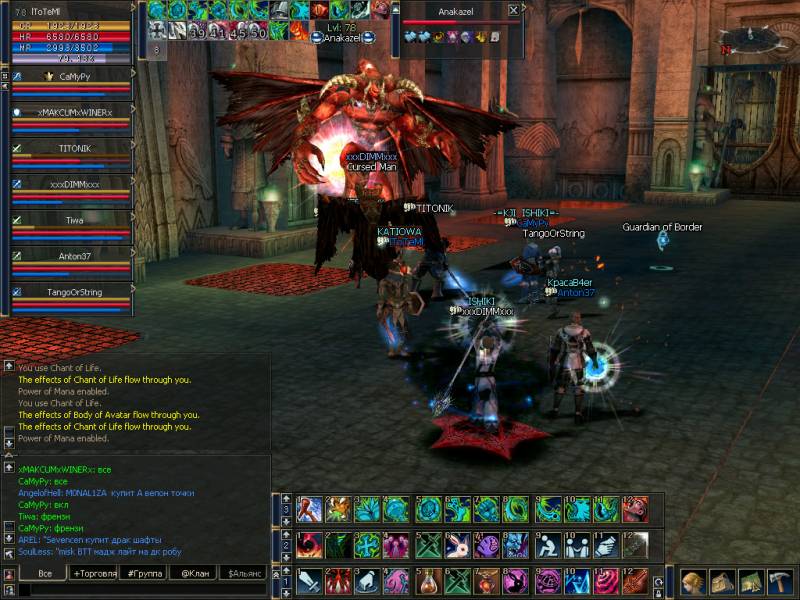Select party member TITONIK
The image size is (800, 600).
pyautogui.click(x=70, y=148)
